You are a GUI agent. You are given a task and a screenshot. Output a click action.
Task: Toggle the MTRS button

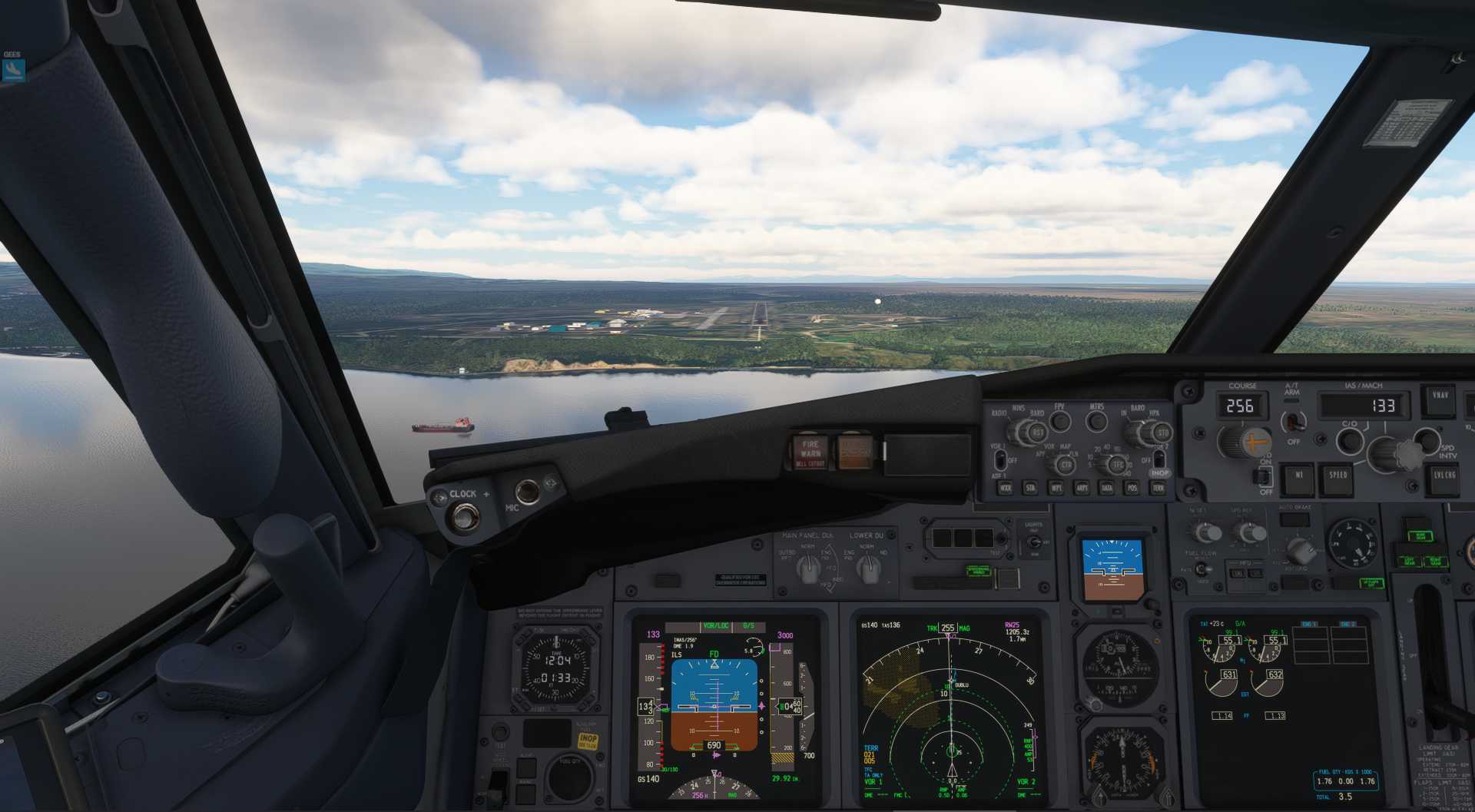[x=1096, y=421]
